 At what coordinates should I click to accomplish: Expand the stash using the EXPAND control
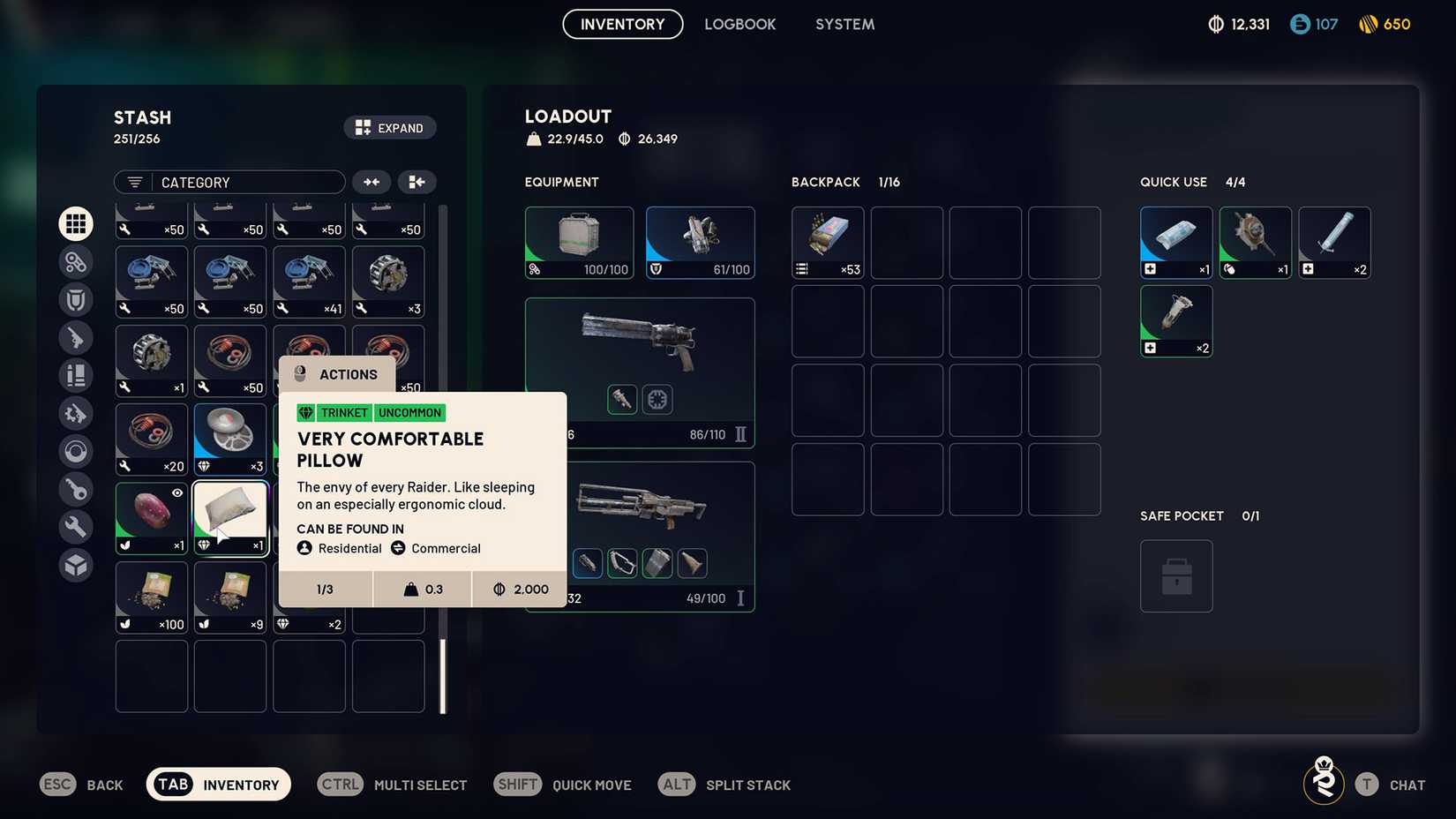point(390,127)
